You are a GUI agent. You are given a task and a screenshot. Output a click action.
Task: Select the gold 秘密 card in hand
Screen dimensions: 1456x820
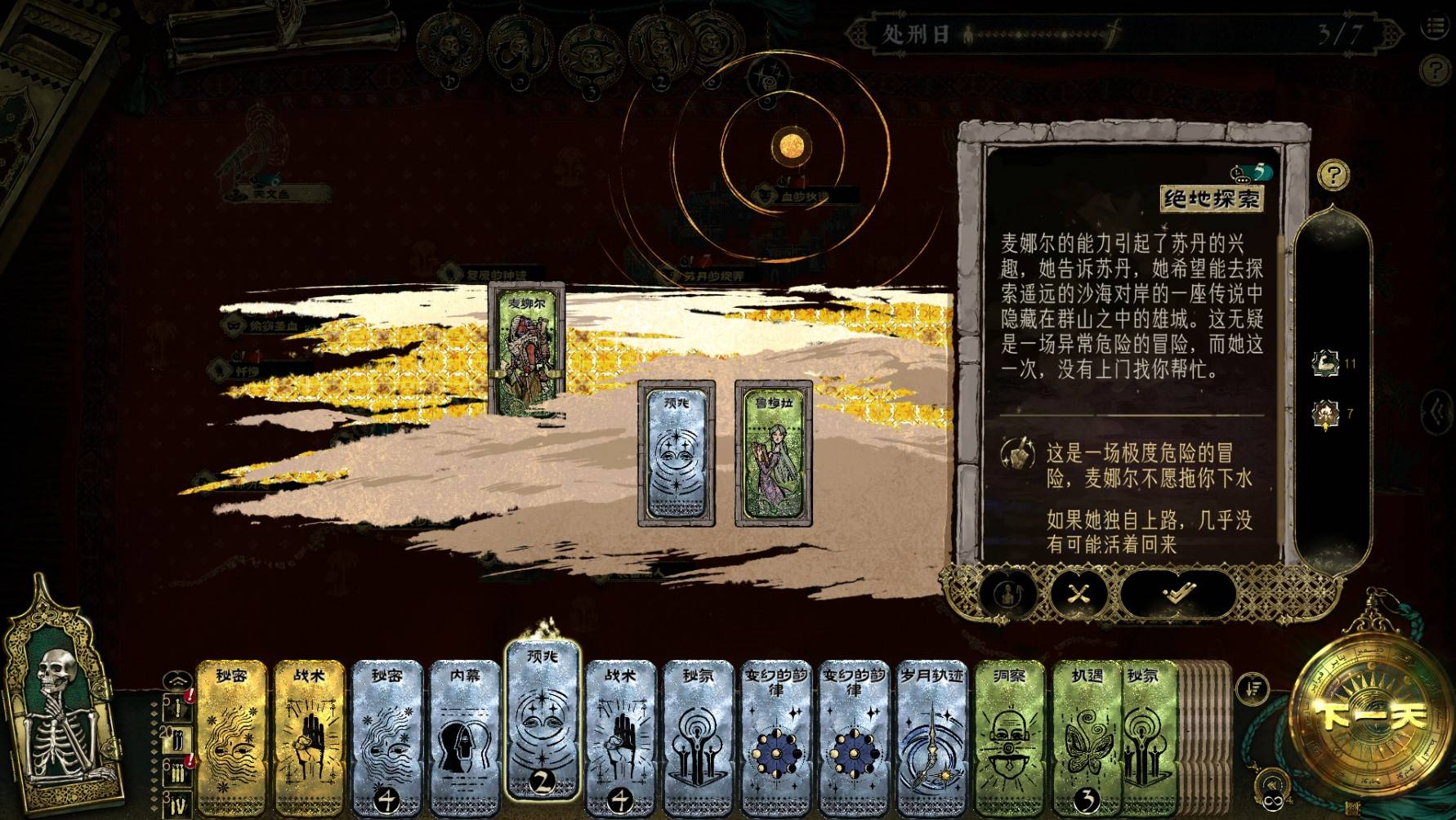tap(232, 735)
